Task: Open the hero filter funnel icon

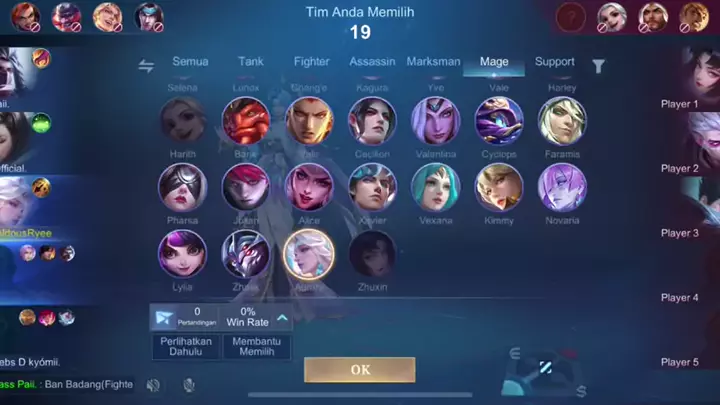Action: click(x=598, y=66)
